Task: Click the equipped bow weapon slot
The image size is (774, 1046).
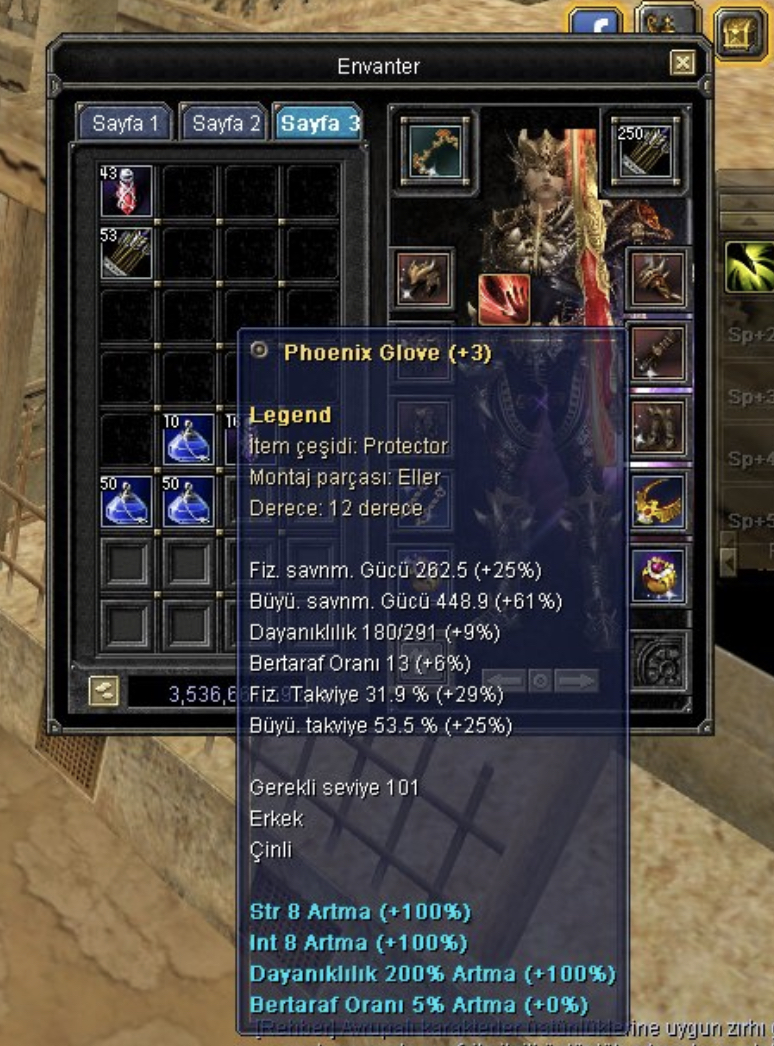Action: point(435,149)
